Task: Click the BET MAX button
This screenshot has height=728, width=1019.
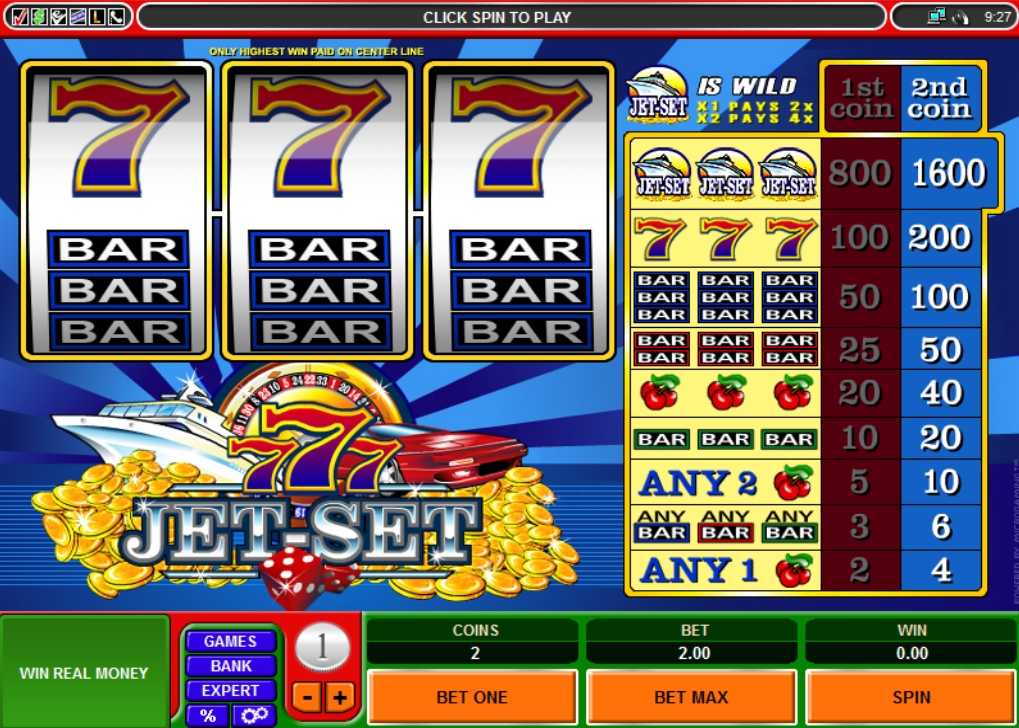Action: 691,697
